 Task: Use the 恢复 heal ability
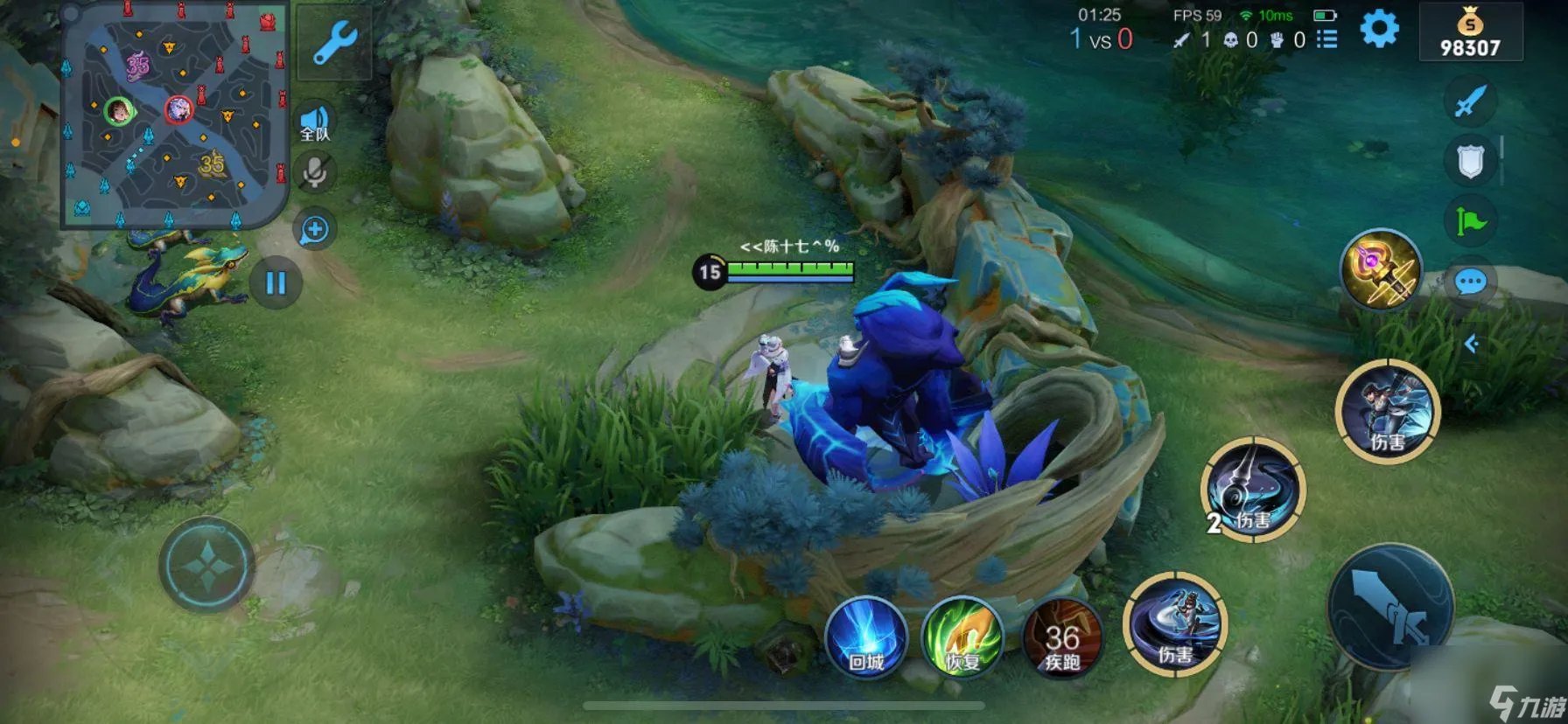pyautogui.click(x=962, y=637)
